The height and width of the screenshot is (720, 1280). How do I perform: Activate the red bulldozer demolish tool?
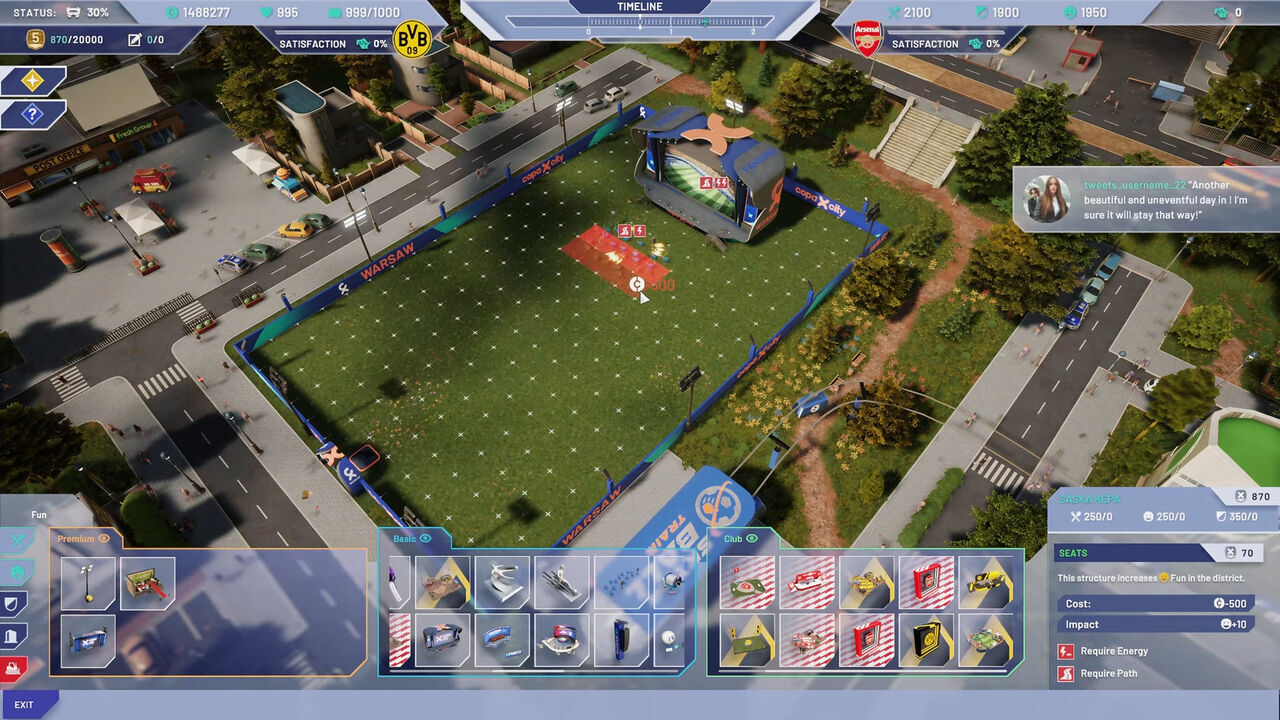[14, 668]
